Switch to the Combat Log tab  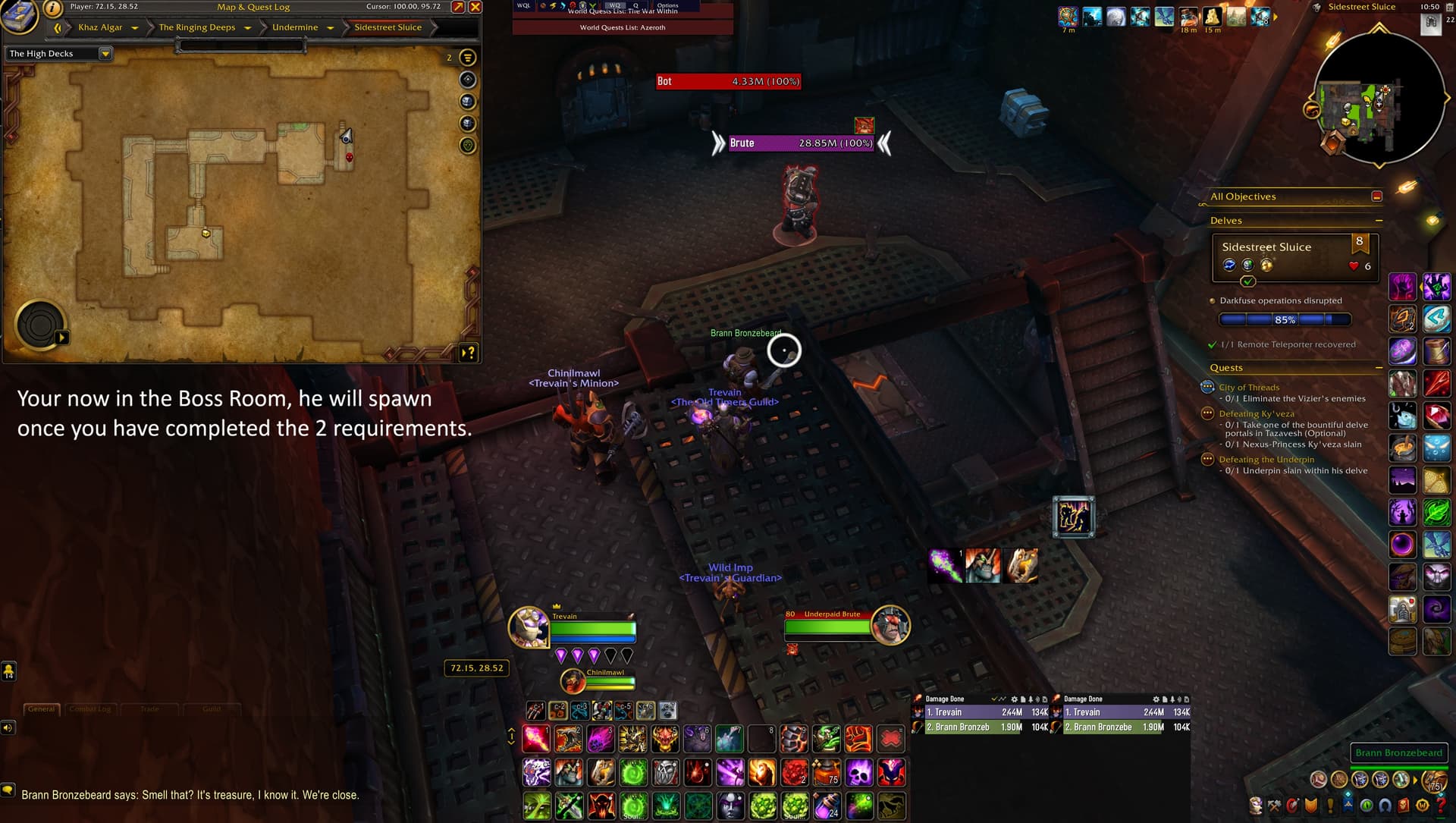pos(90,709)
